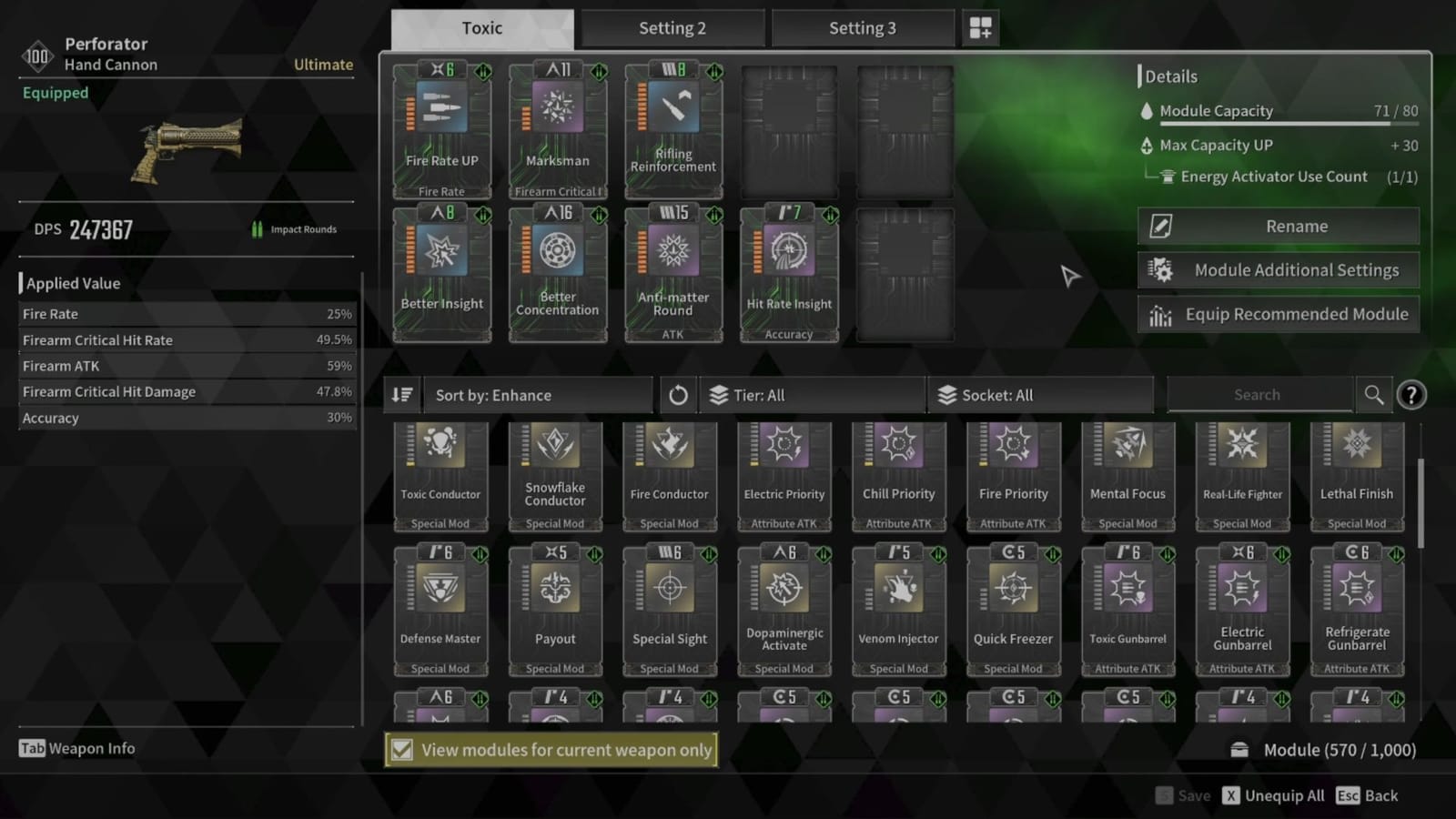This screenshot has height=819, width=1456.
Task: Open the search magnifier icon
Action: (x=1374, y=394)
